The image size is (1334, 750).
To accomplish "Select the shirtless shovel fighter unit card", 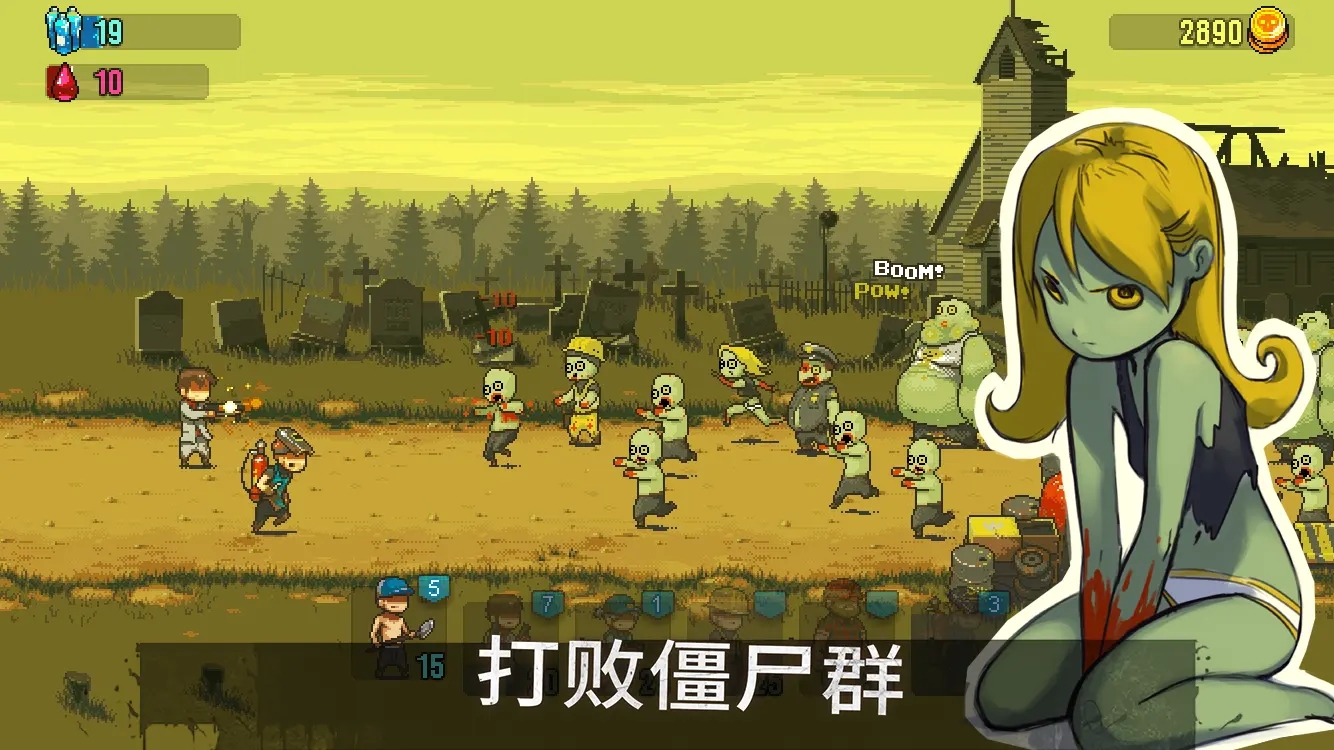I will (390, 625).
